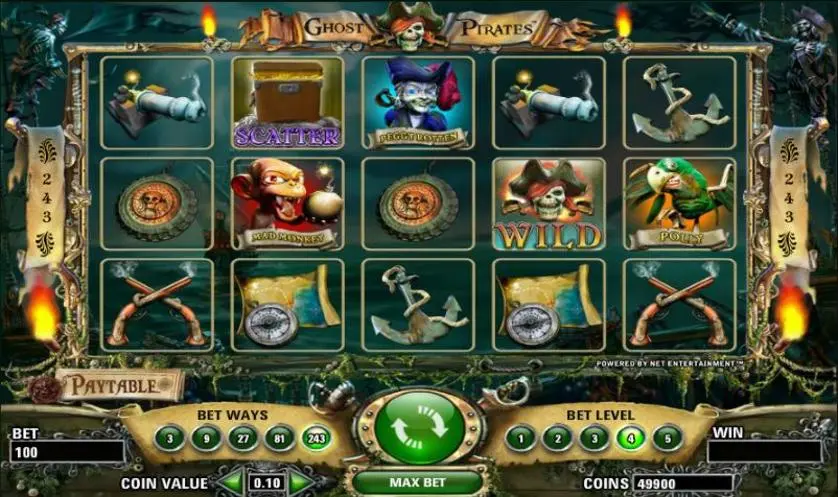Choose bet level 2

[557, 437]
